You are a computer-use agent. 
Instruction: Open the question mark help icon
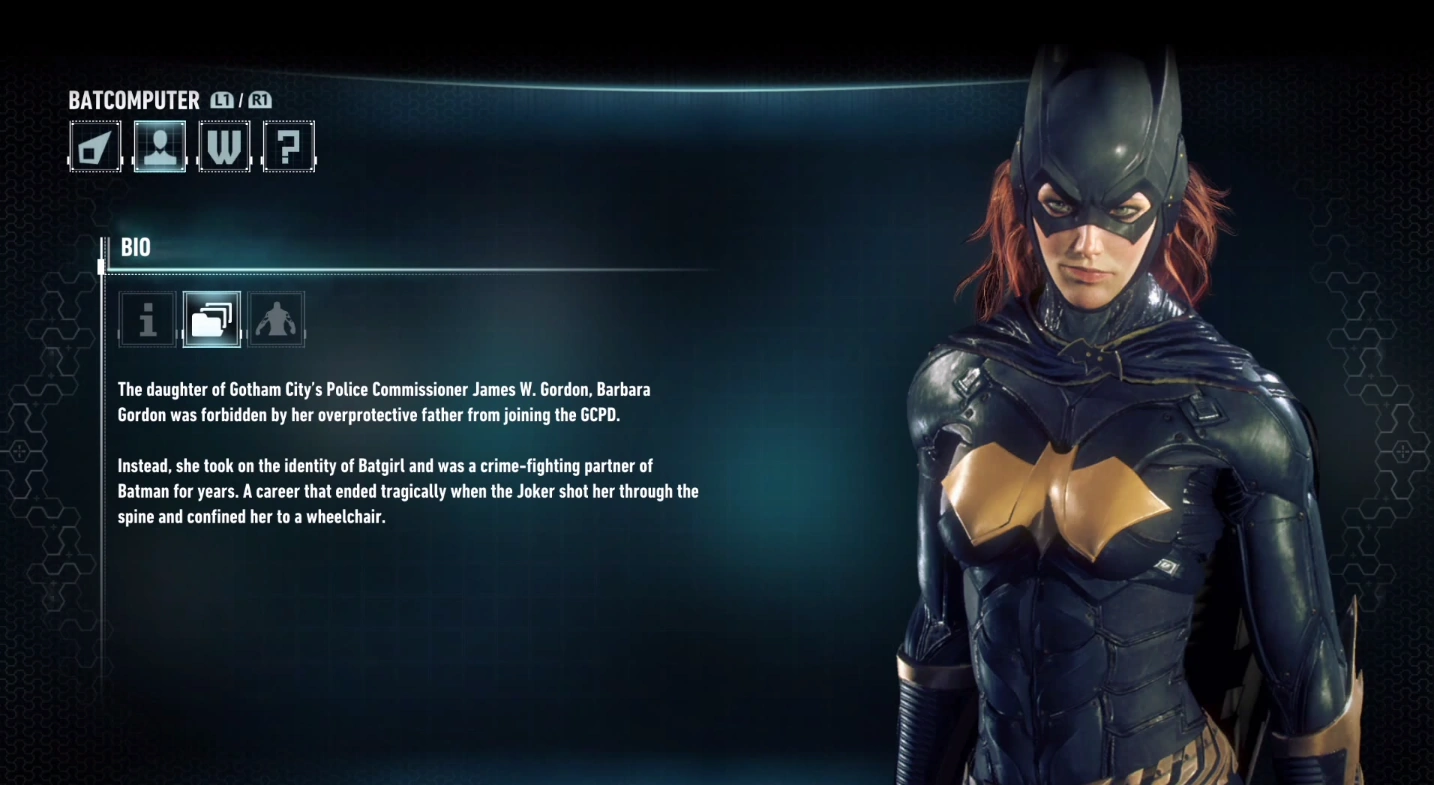click(x=288, y=146)
